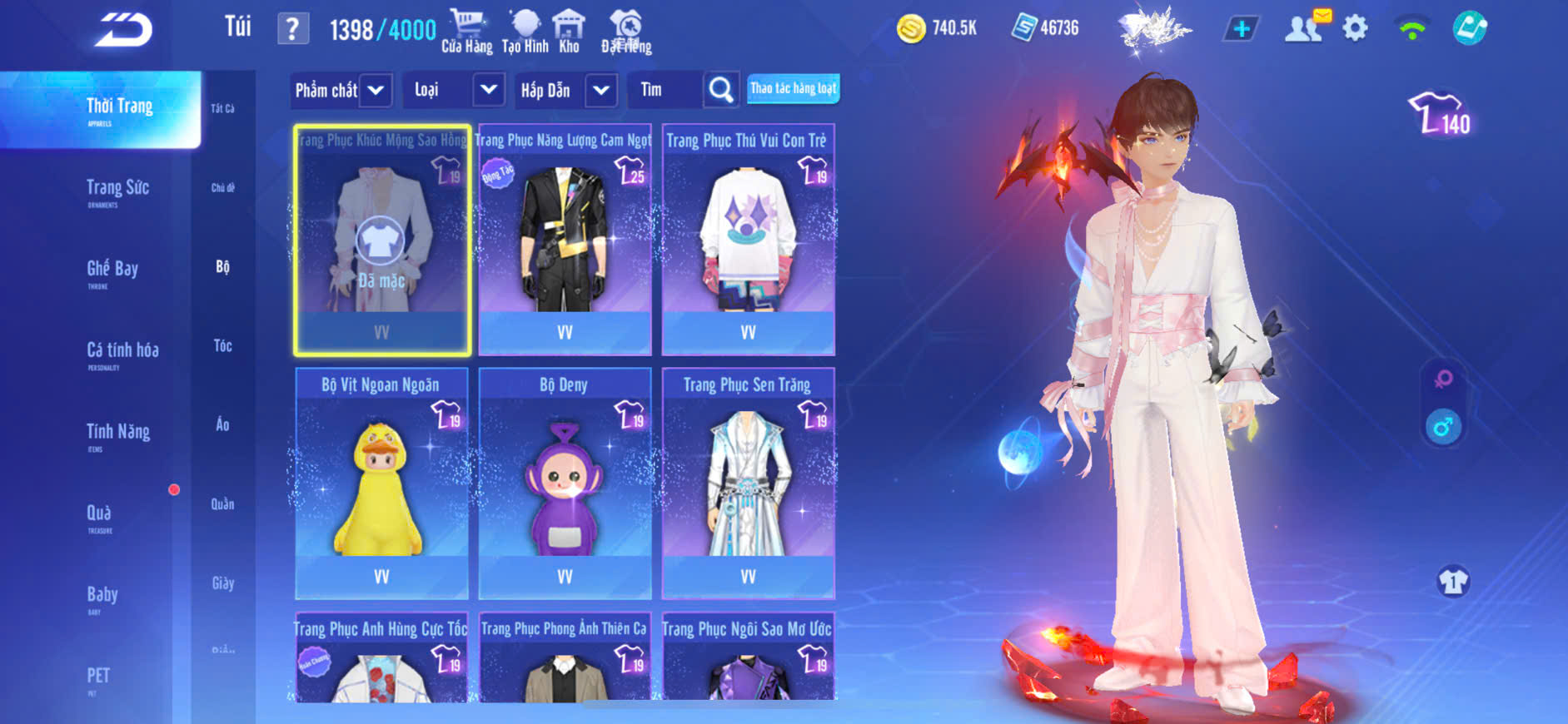
Task: Choose the purple Bộ Deny costume
Action: pyautogui.click(x=565, y=483)
